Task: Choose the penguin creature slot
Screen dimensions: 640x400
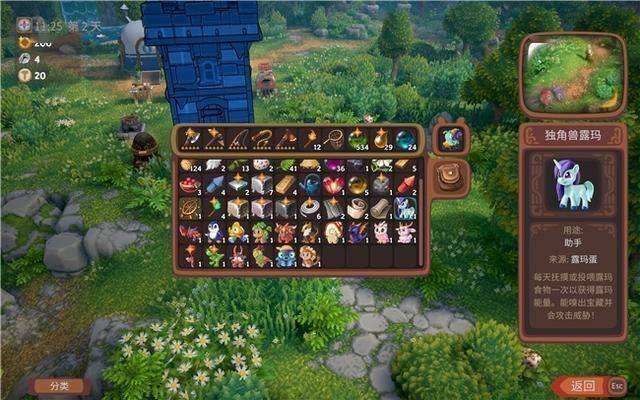Action: coord(213,232)
